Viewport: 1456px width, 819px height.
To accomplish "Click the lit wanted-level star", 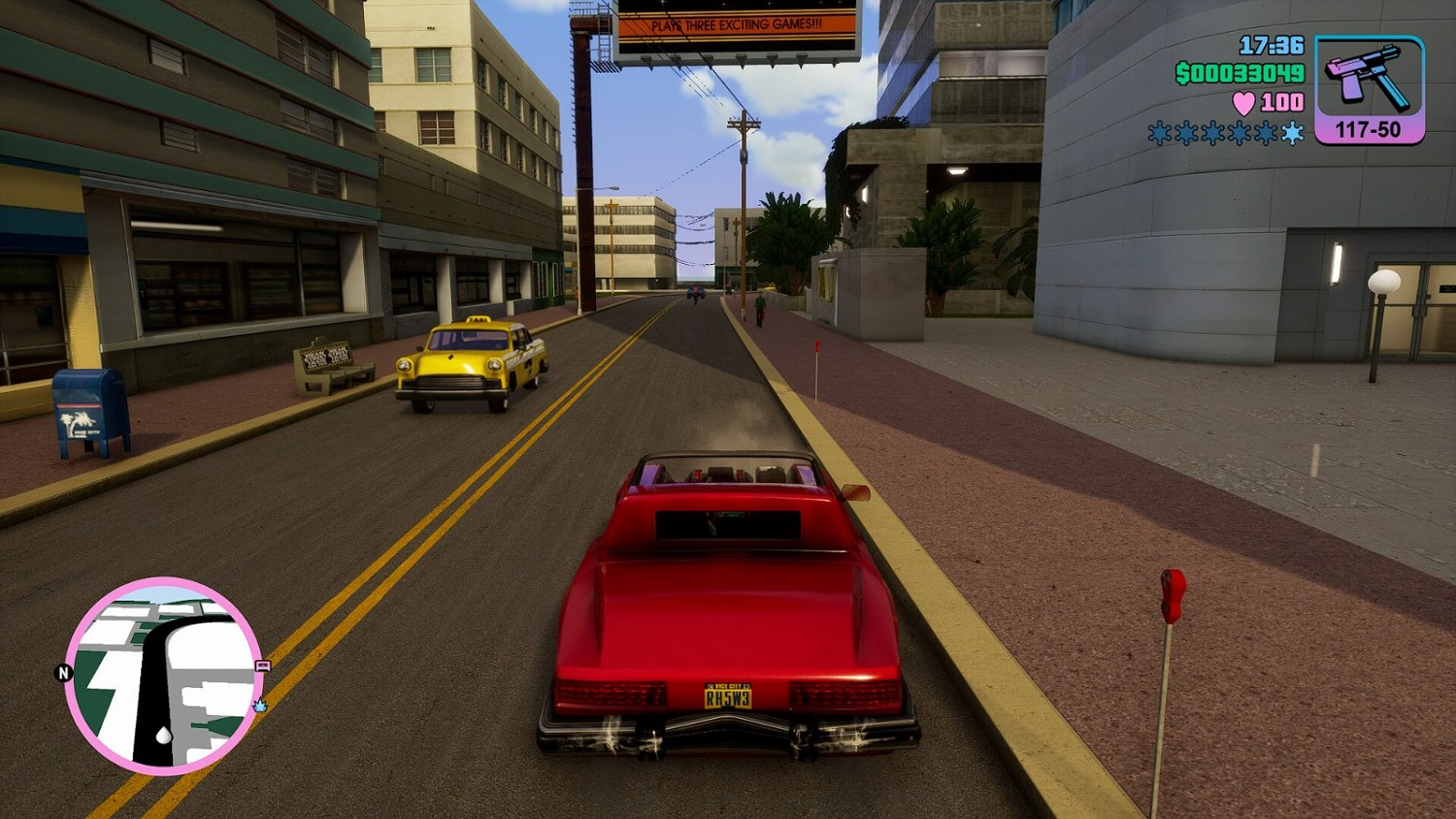I will coord(1291,137).
